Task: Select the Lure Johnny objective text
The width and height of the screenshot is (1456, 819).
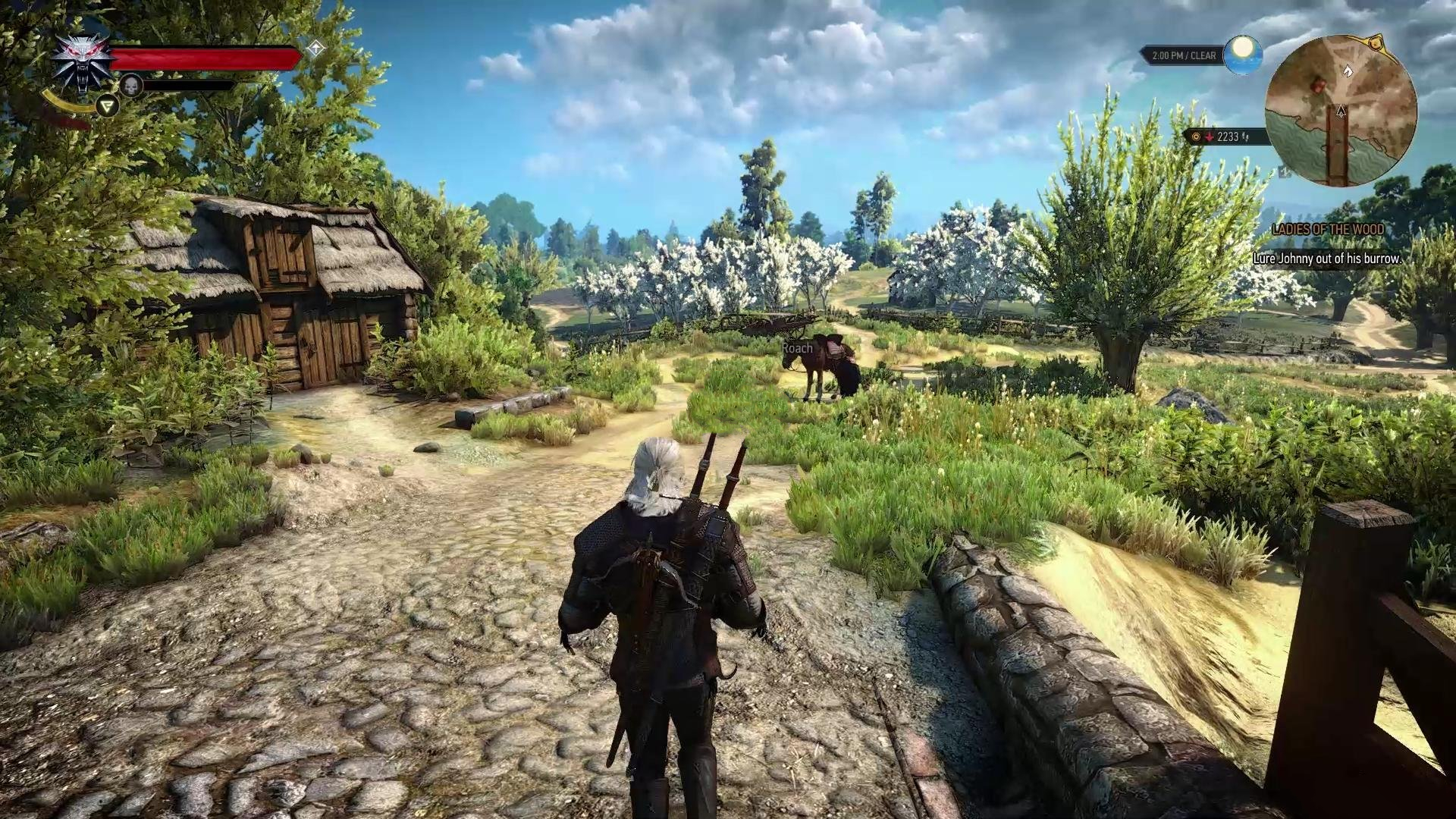Action: tap(1326, 259)
